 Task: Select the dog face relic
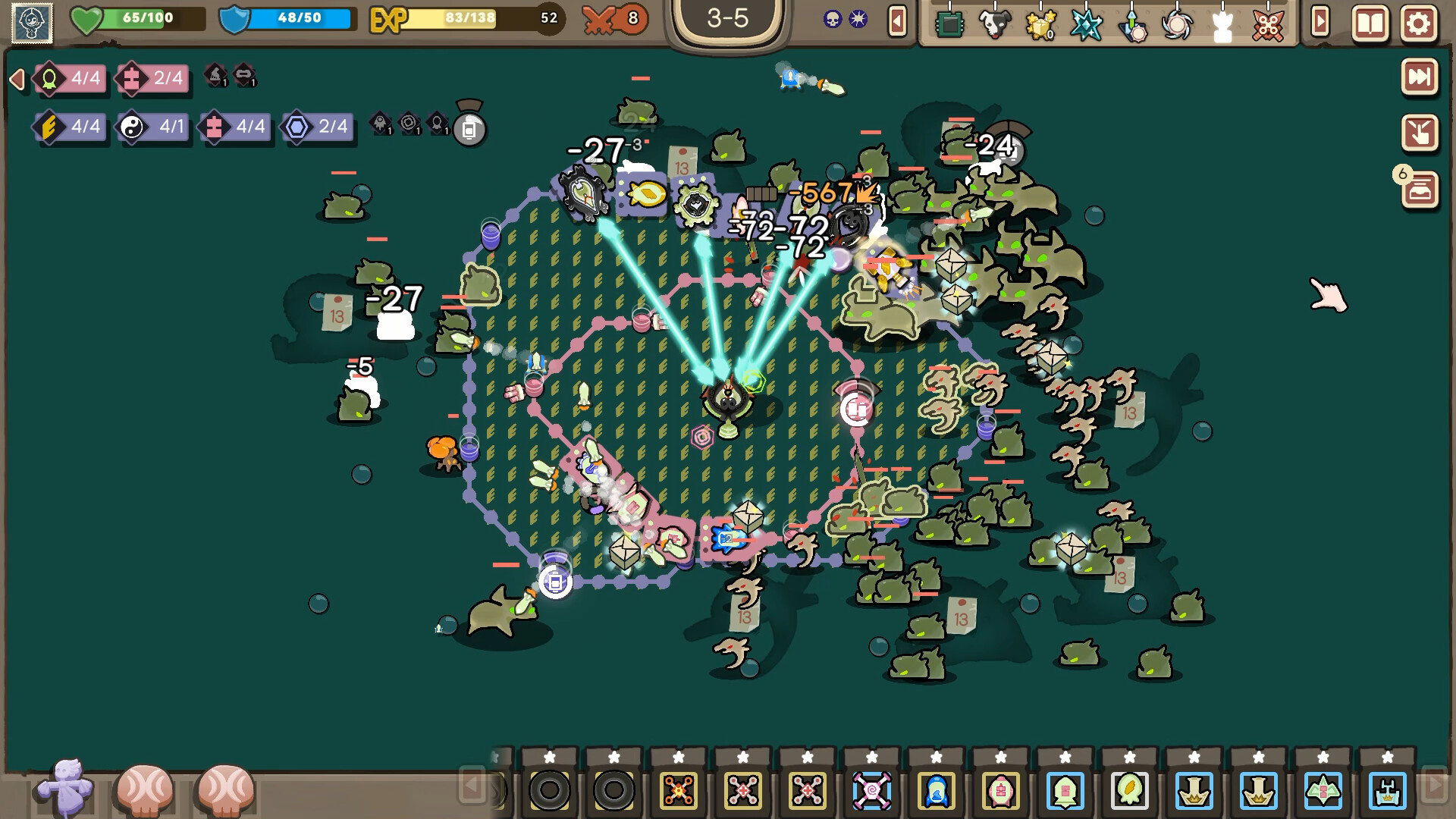pos(994,25)
